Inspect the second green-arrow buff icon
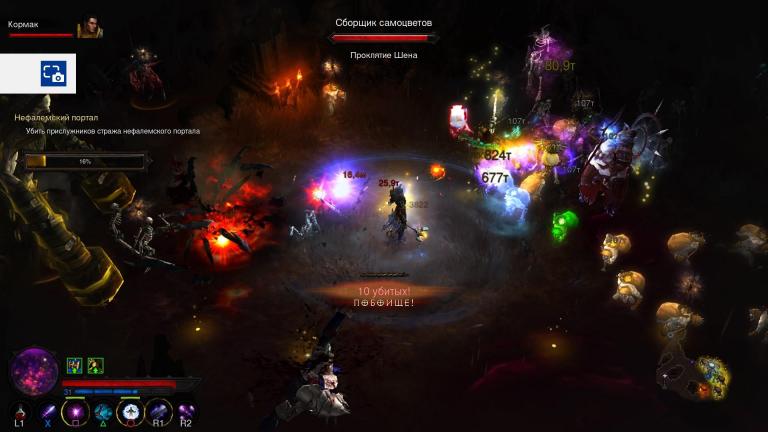This screenshot has height=432, width=768. coord(95,365)
